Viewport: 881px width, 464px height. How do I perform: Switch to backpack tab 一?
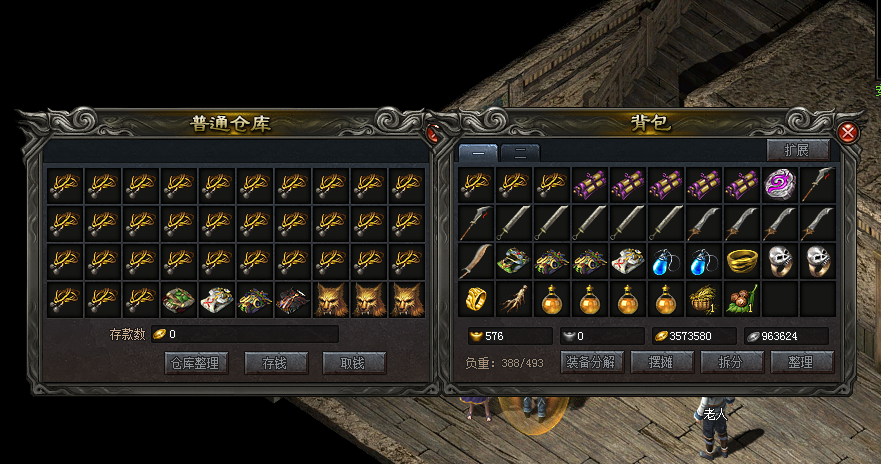click(478, 153)
